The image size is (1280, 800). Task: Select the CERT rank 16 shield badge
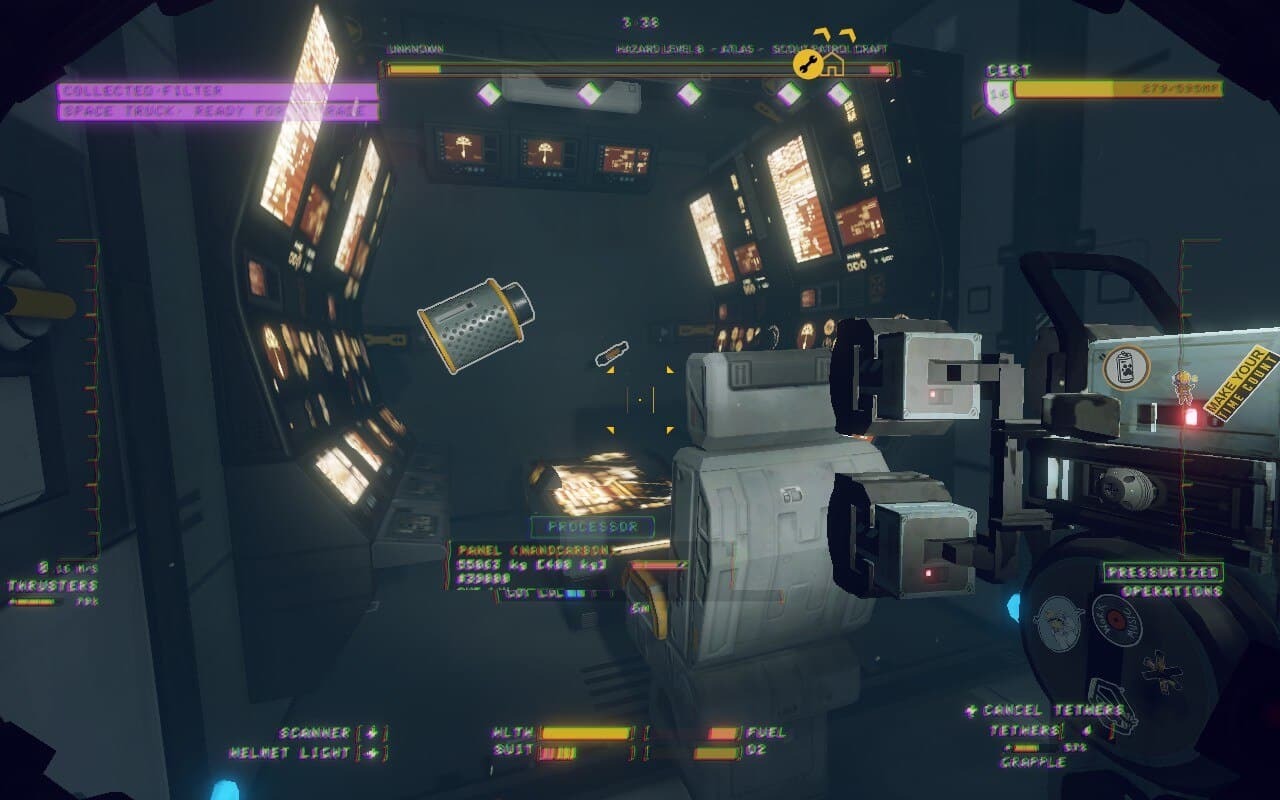pyautogui.click(x=998, y=96)
